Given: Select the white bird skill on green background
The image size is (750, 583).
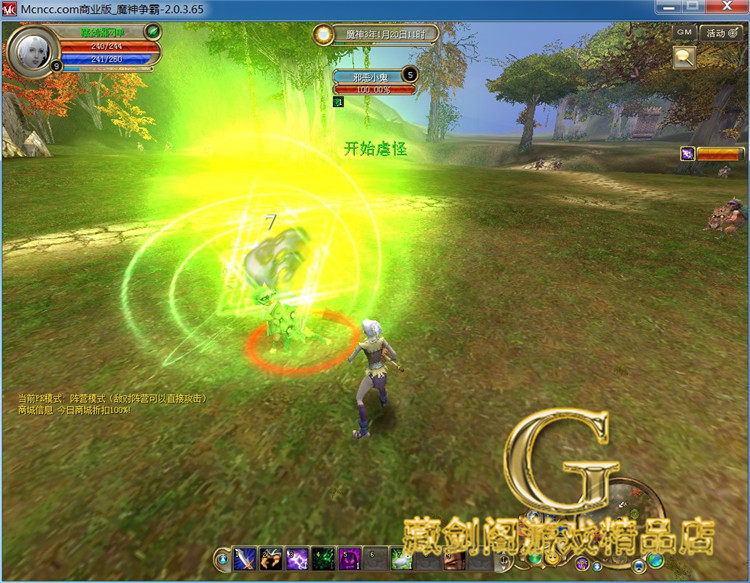Looking at the screenshot, I should (x=401, y=558).
